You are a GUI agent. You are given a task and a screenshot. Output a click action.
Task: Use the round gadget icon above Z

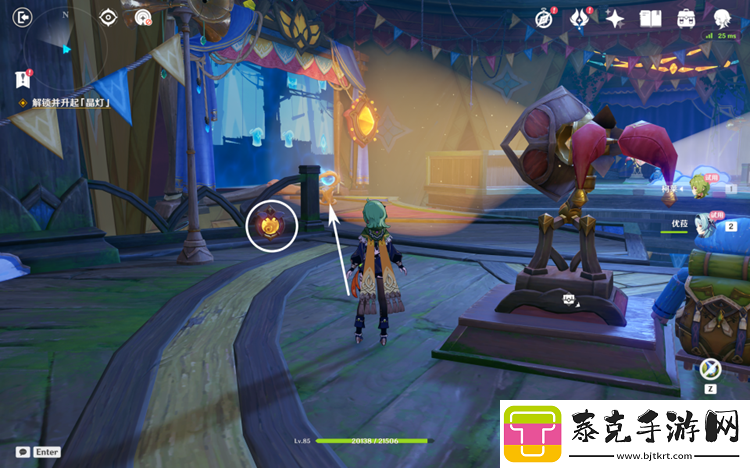coord(713,369)
